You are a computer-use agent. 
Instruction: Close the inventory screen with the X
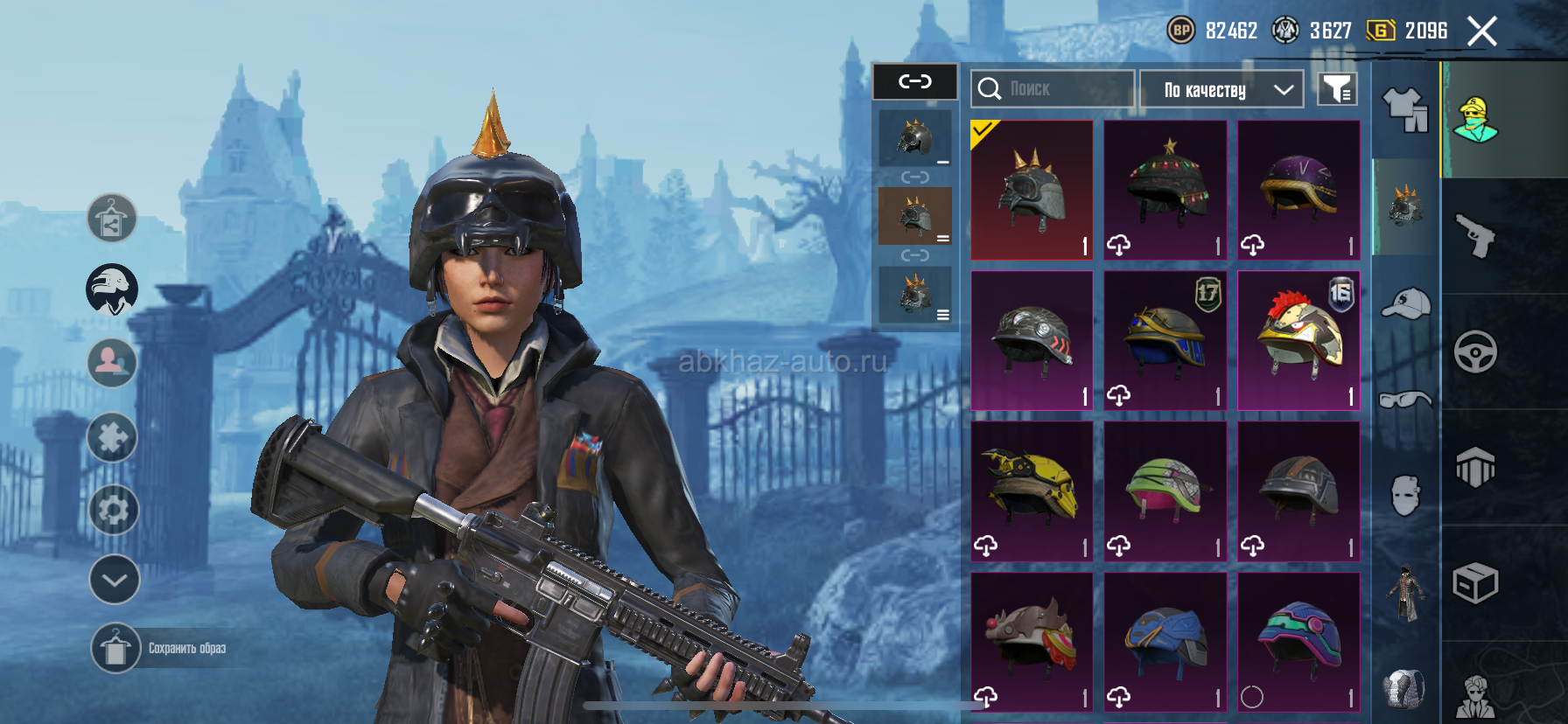point(1481,31)
